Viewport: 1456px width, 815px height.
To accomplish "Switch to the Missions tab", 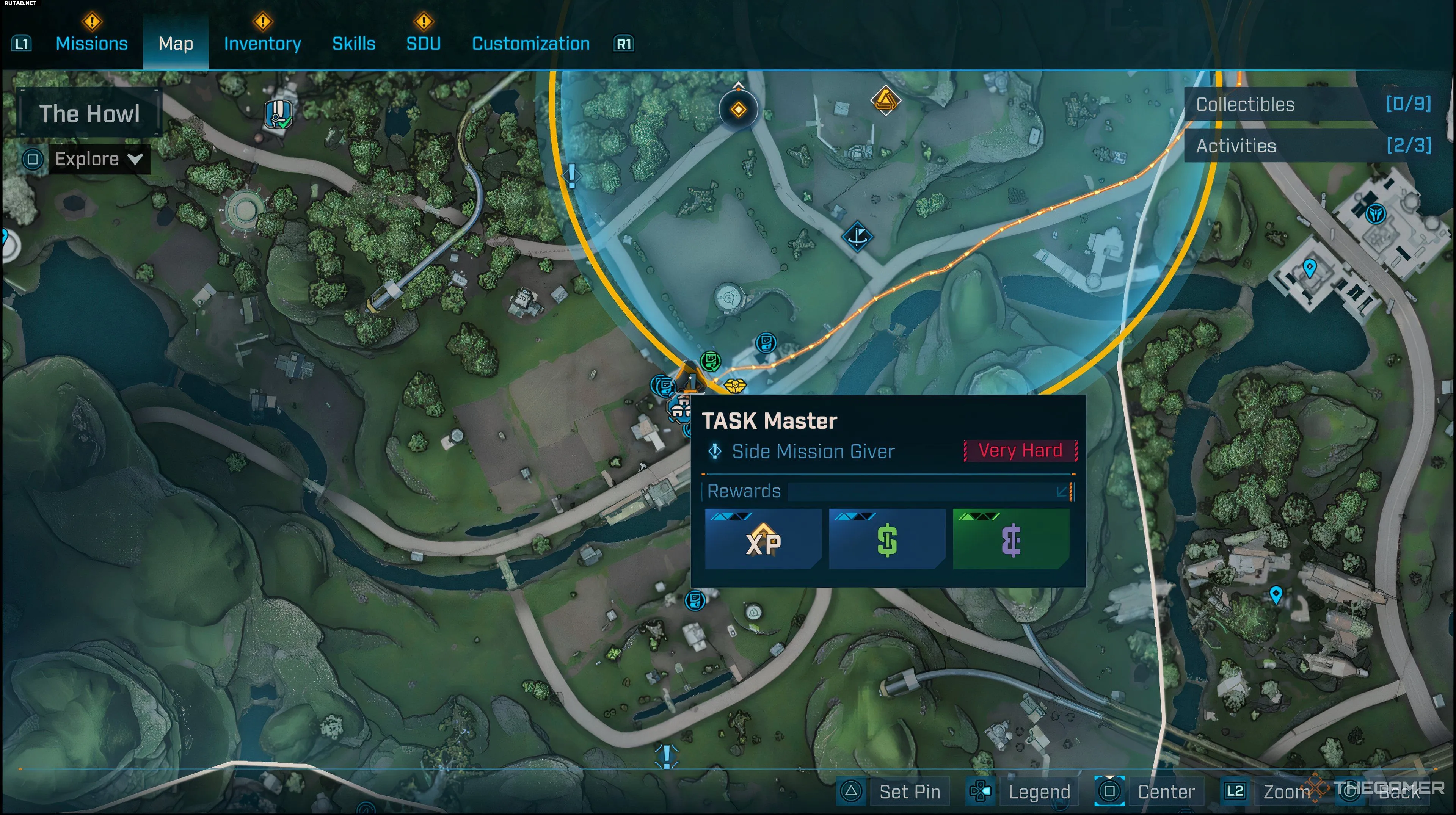I will tap(91, 44).
